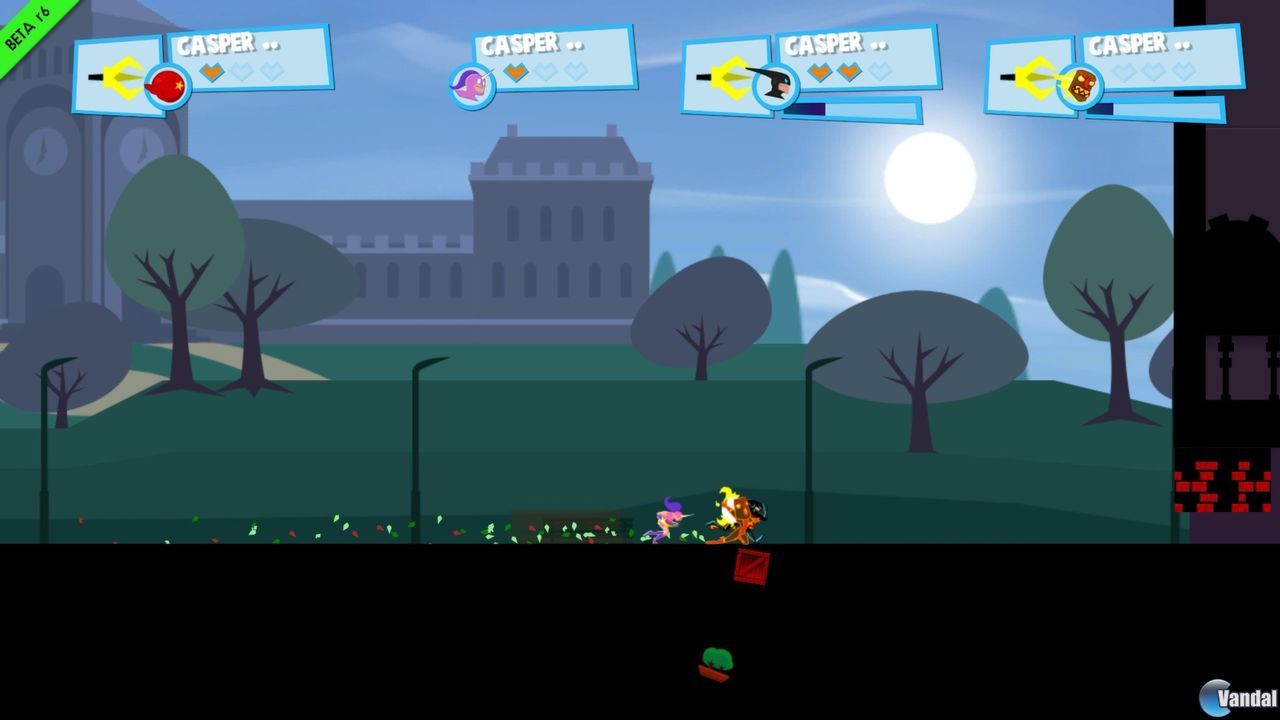Click the filled second heart on the masked hero's card
This screenshot has height=720, width=1280.
click(848, 70)
